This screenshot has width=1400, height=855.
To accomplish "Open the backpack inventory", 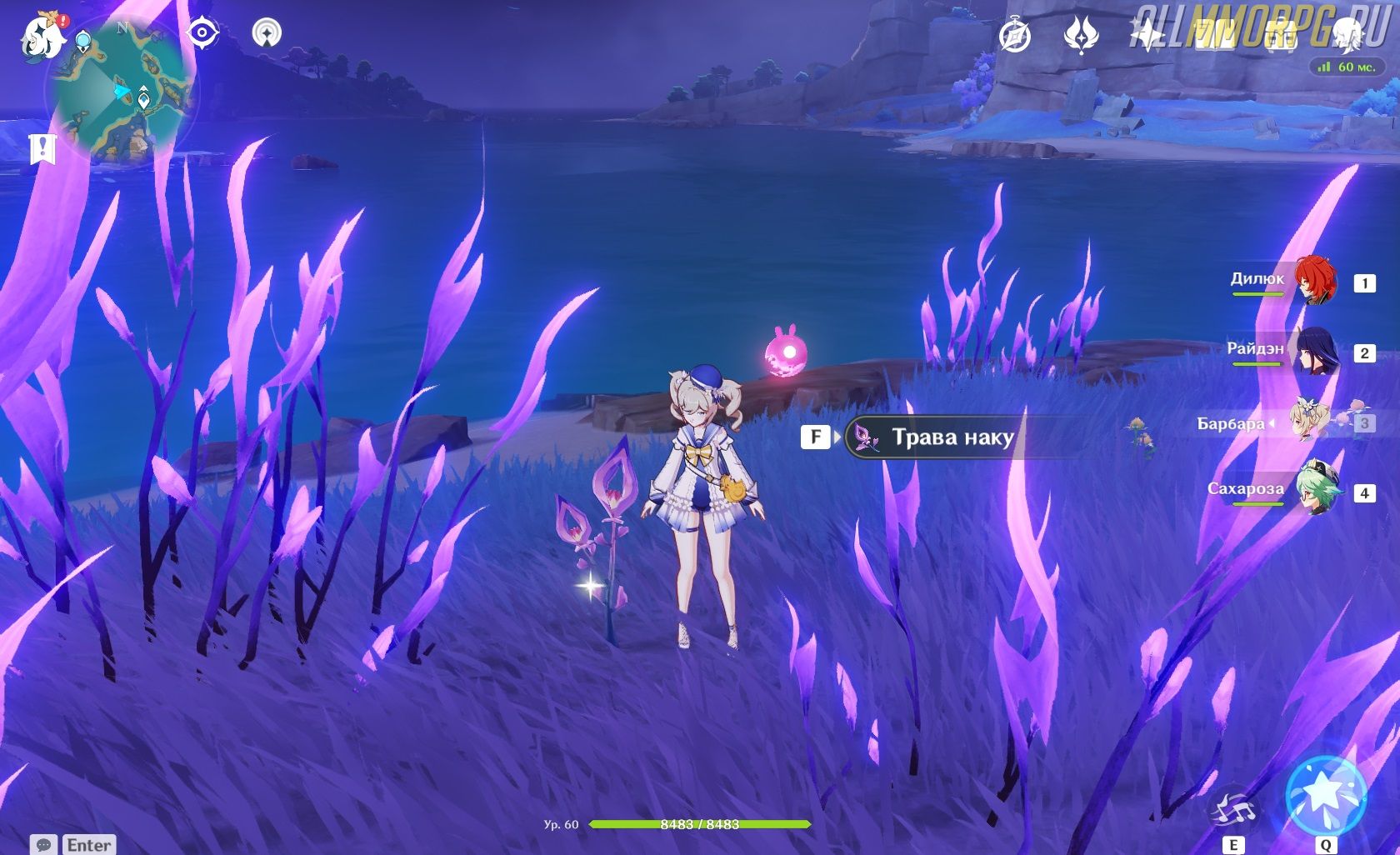I will tap(1281, 36).
